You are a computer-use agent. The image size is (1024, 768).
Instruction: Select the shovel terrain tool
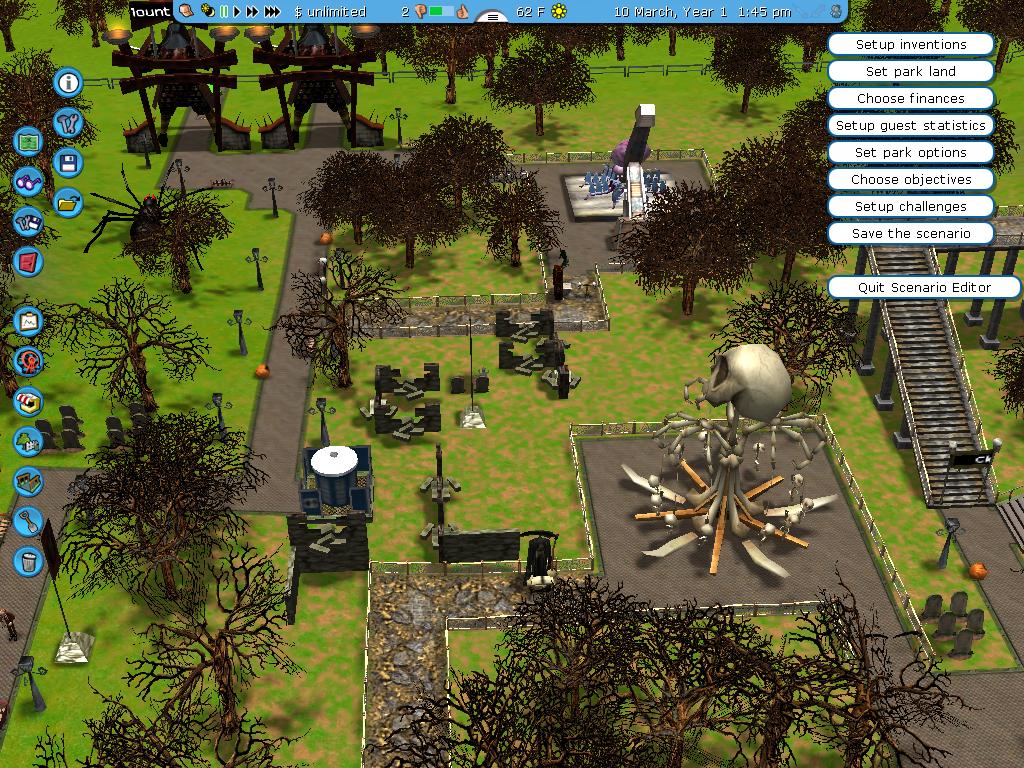29,521
